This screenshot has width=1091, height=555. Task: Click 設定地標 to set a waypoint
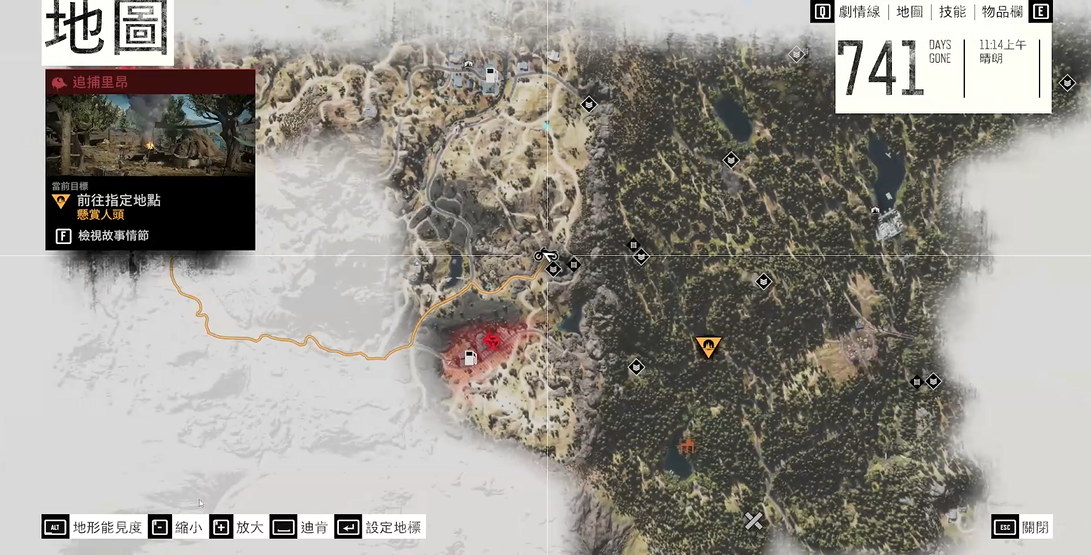point(380,527)
